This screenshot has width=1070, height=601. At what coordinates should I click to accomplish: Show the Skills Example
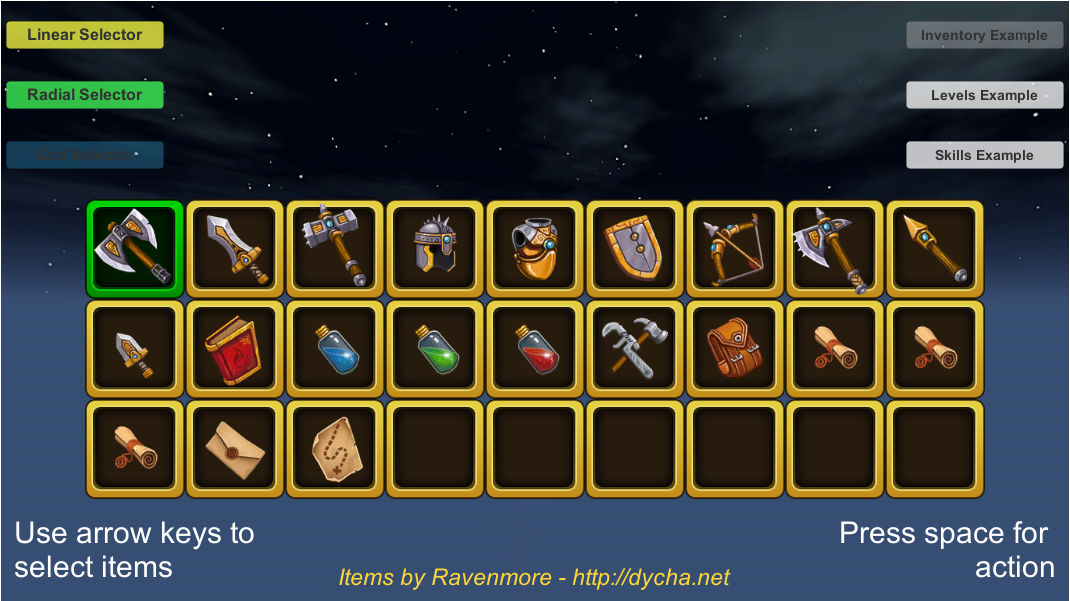[984, 155]
